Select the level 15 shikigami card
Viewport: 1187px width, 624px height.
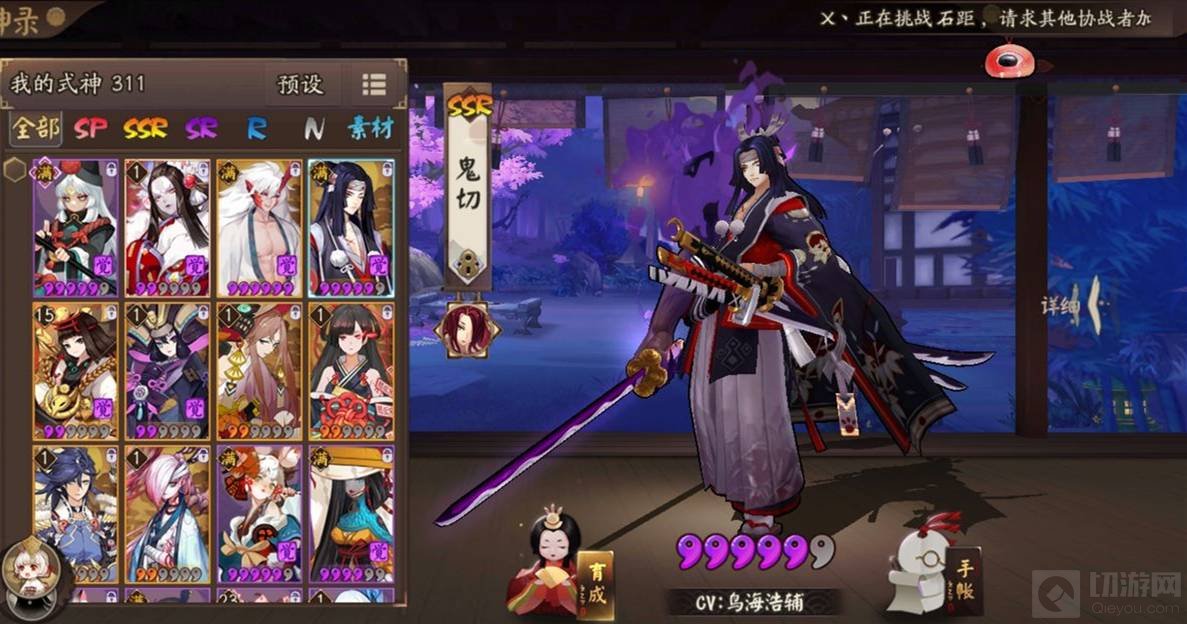tap(76, 371)
